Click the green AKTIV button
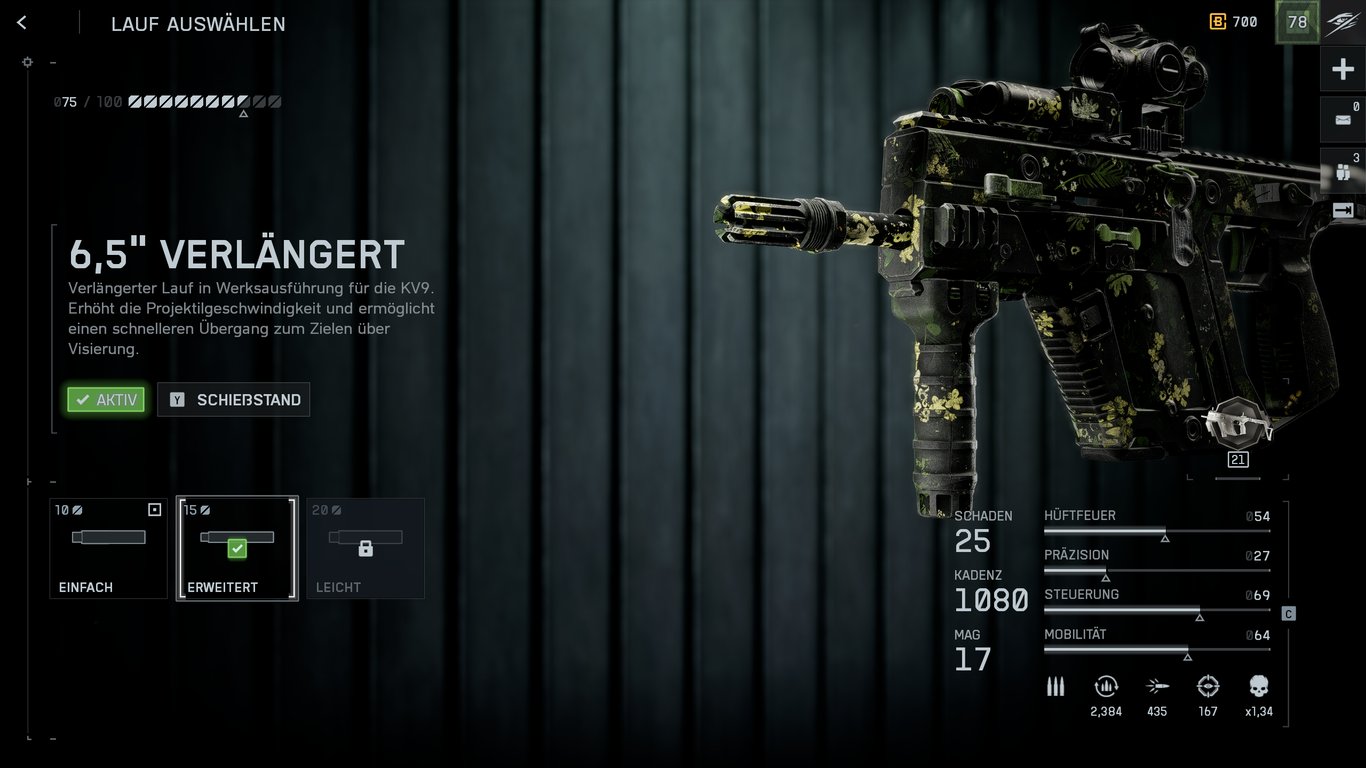The image size is (1366, 768). coord(106,400)
